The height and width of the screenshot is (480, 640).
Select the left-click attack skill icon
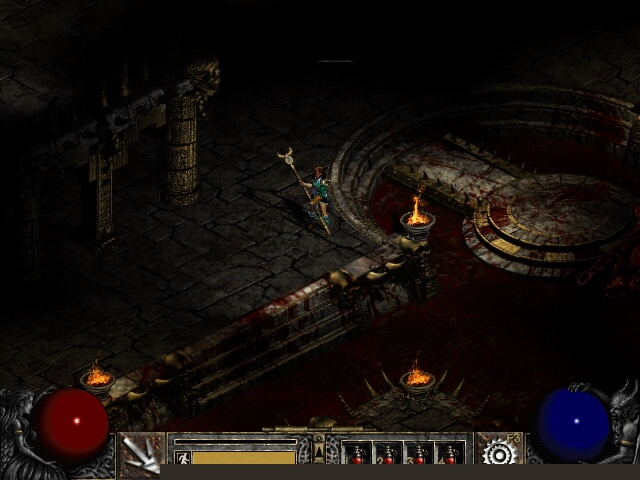pos(142,454)
